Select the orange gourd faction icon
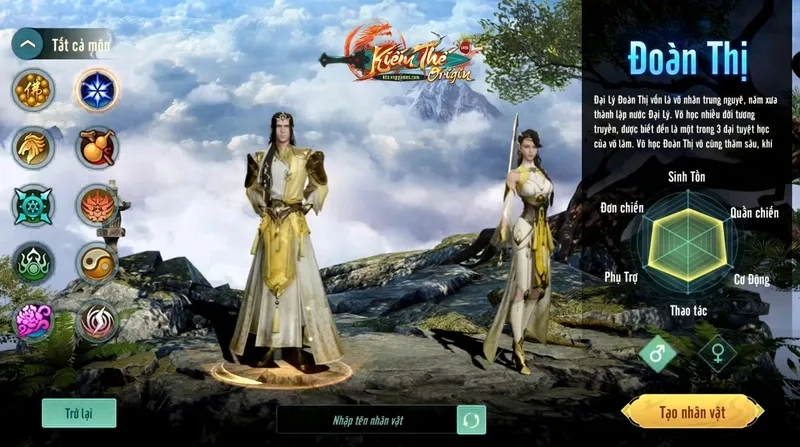 point(97,148)
